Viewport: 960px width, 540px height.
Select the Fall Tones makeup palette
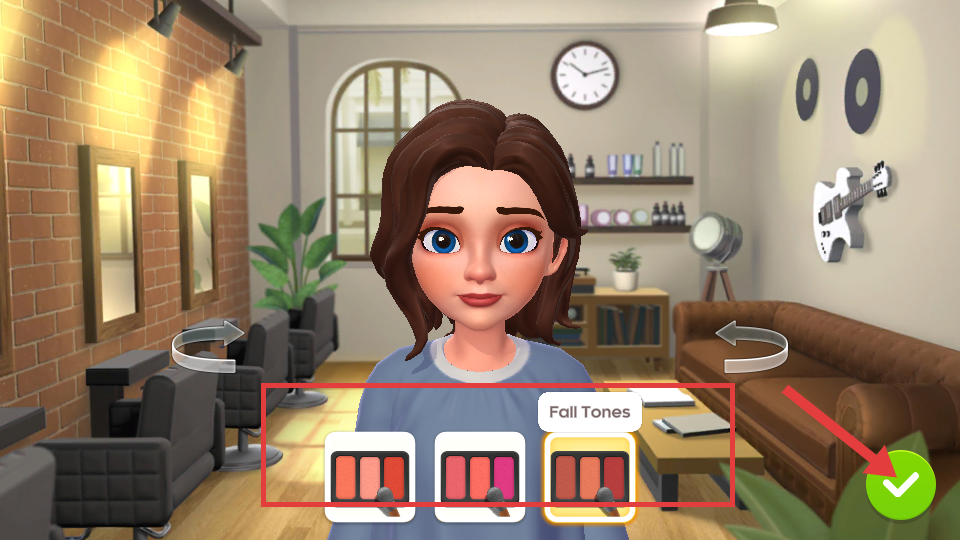click(589, 477)
